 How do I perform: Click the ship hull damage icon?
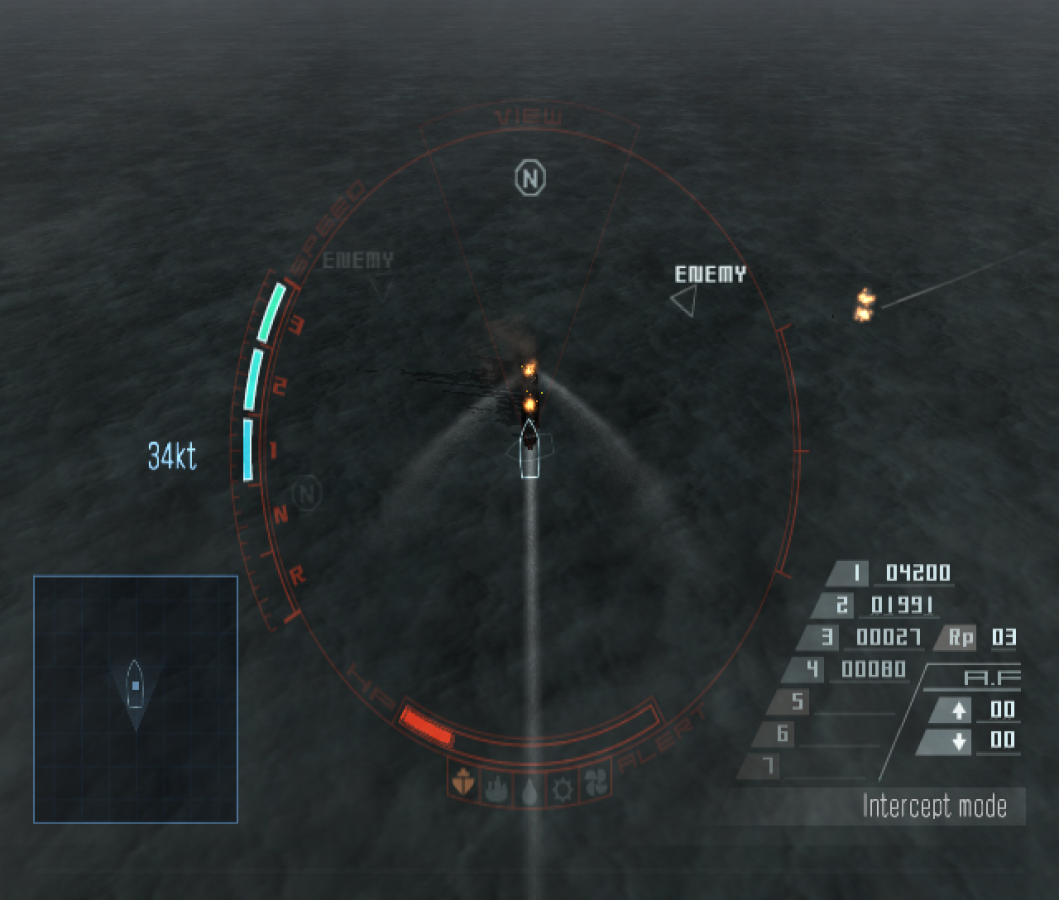pyautogui.click(x=462, y=784)
